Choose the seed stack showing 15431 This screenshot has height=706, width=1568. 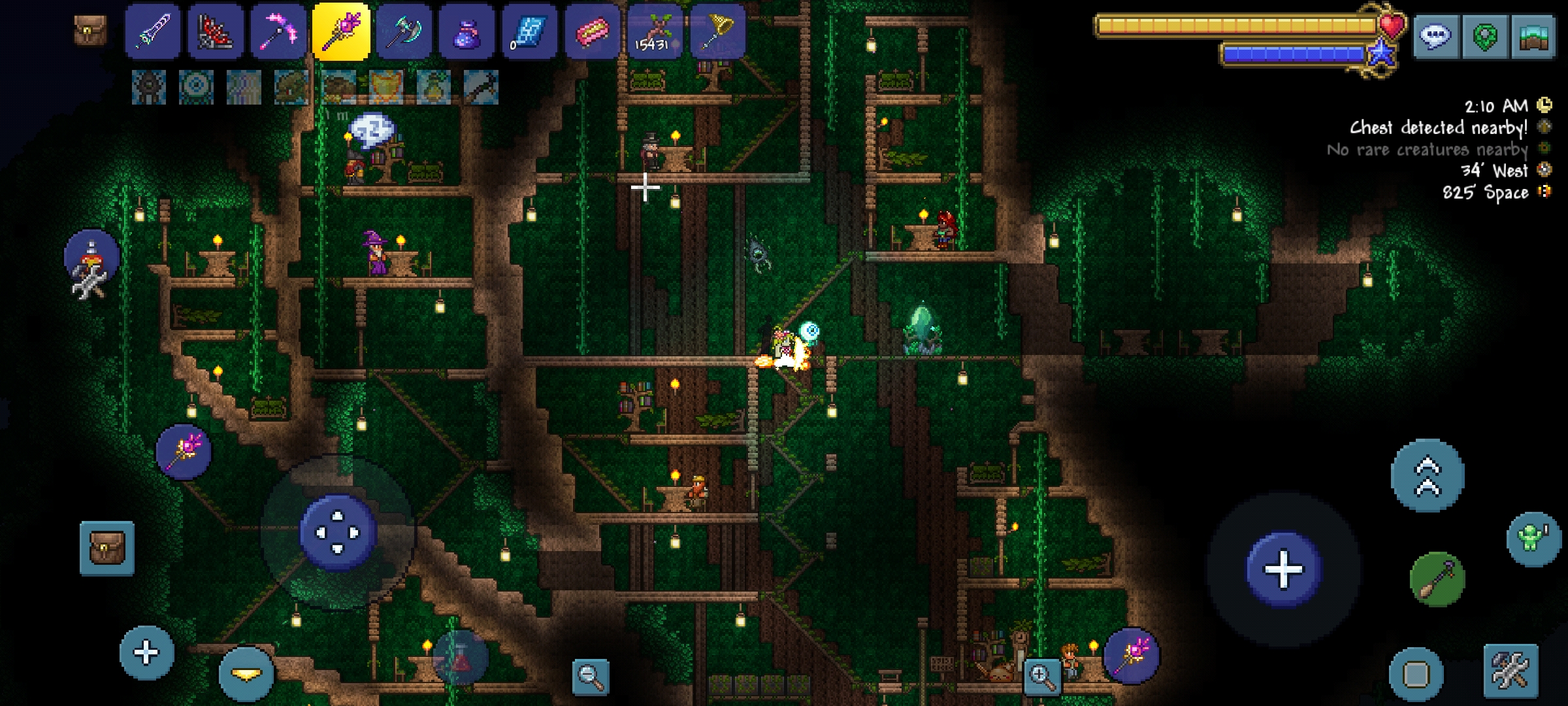tap(655, 33)
